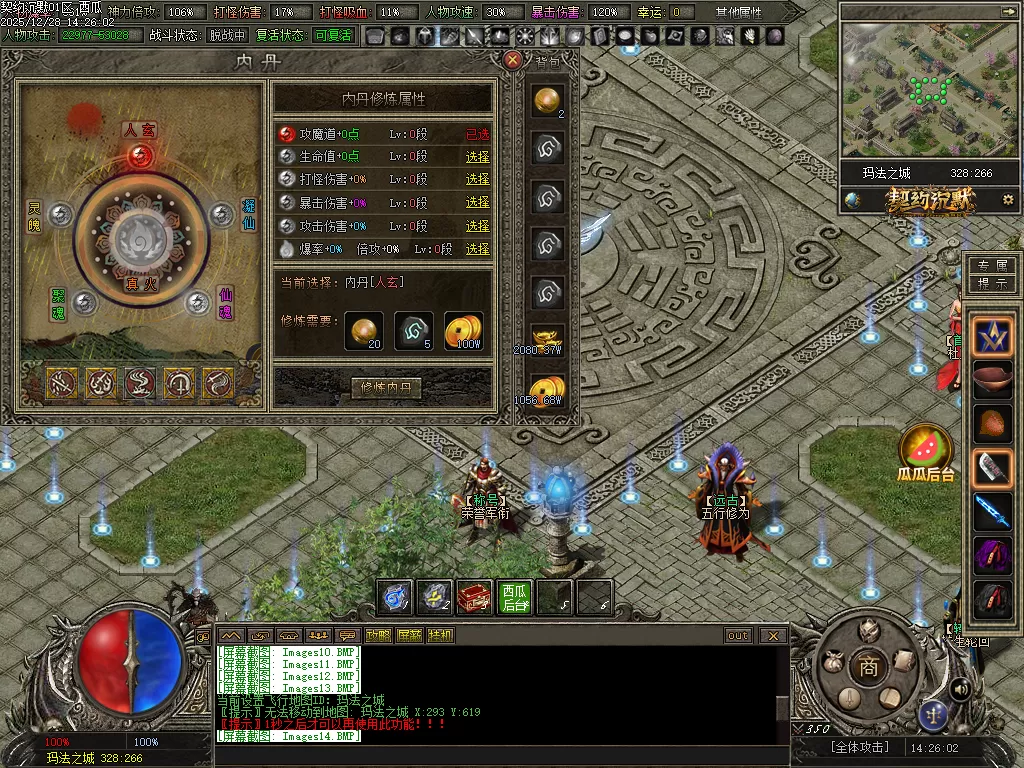Open the 瓜瓜后台 watermelon icon
Screen dimensions: 1024x768
point(925,447)
